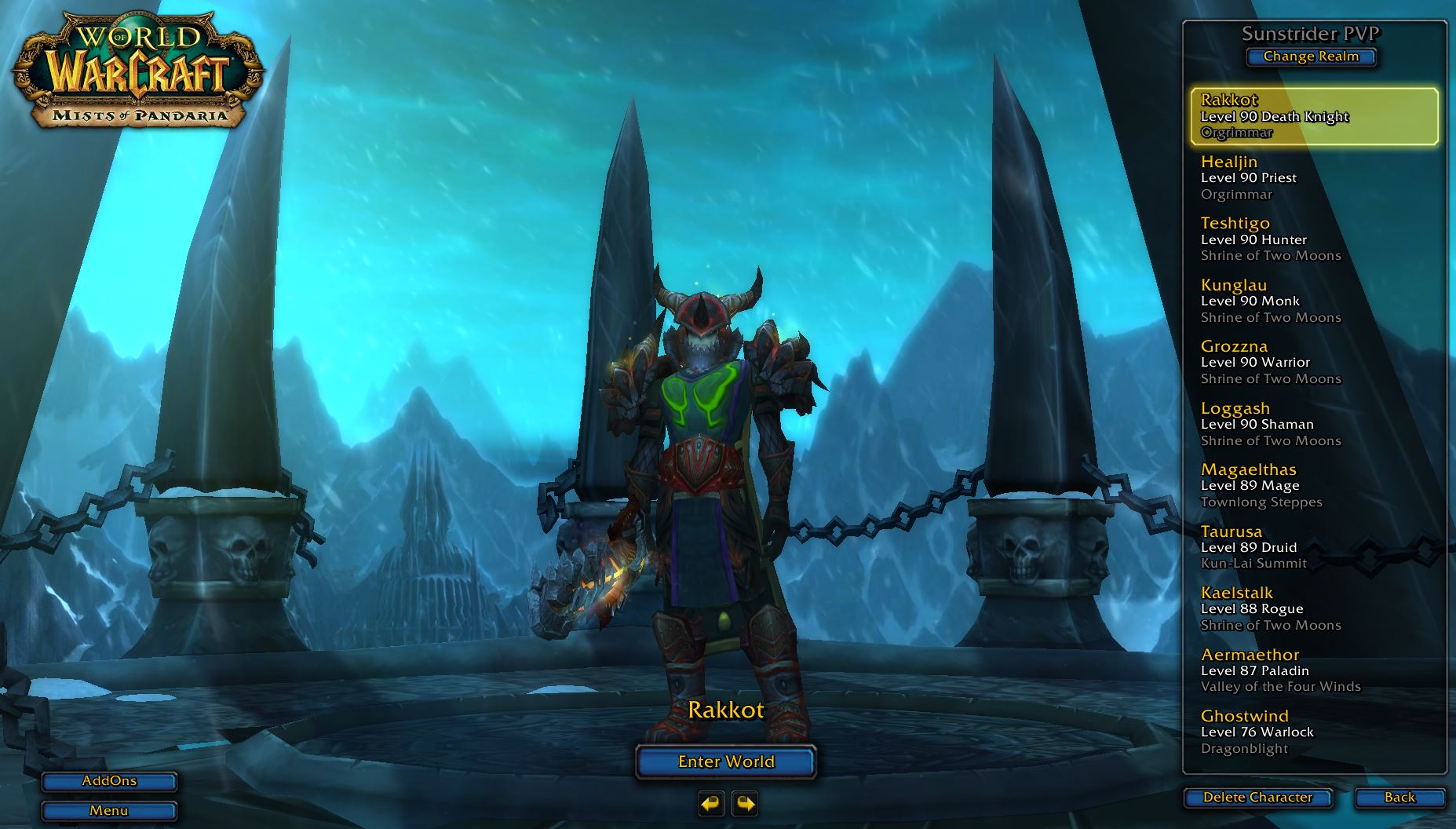This screenshot has height=829, width=1456.
Task: Pick Taurusa the Druid character
Action: click(x=1314, y=547)
